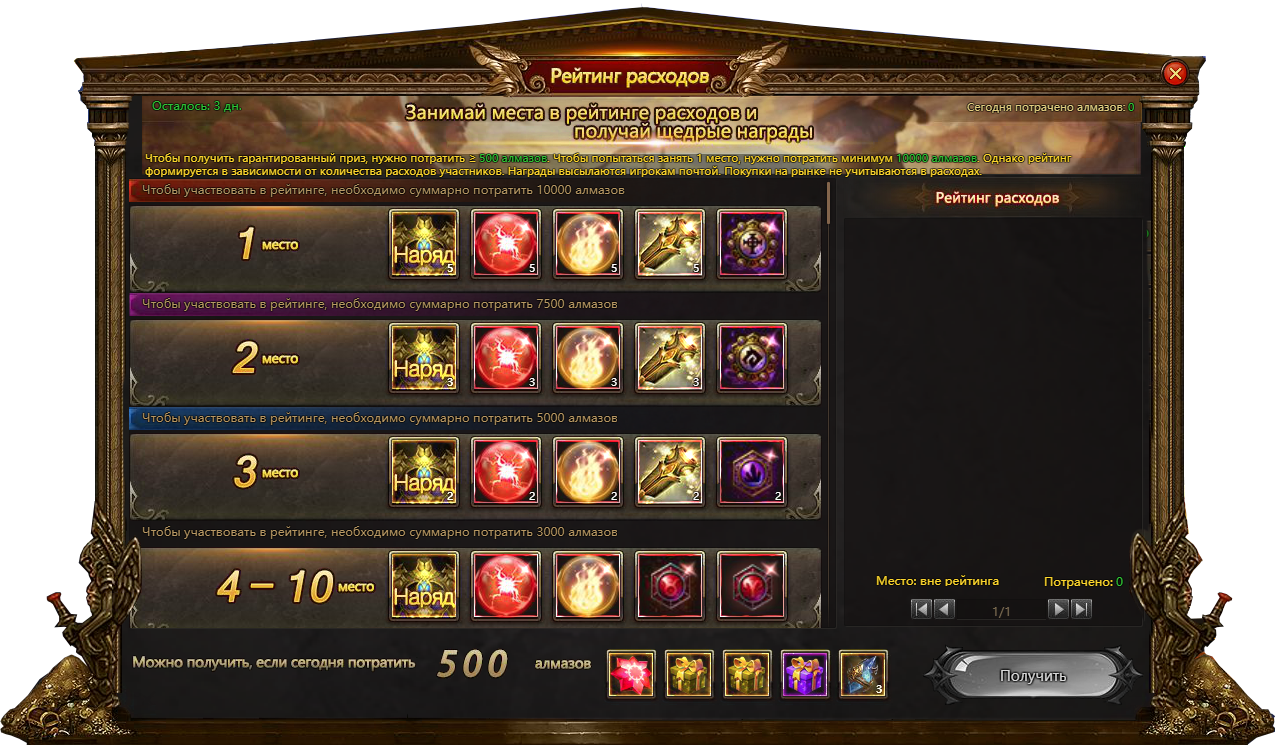This screenshot has width=1275, height=745.
Task: Inspect the 1st place purple emblem reward
Action: tap(752, 244)
